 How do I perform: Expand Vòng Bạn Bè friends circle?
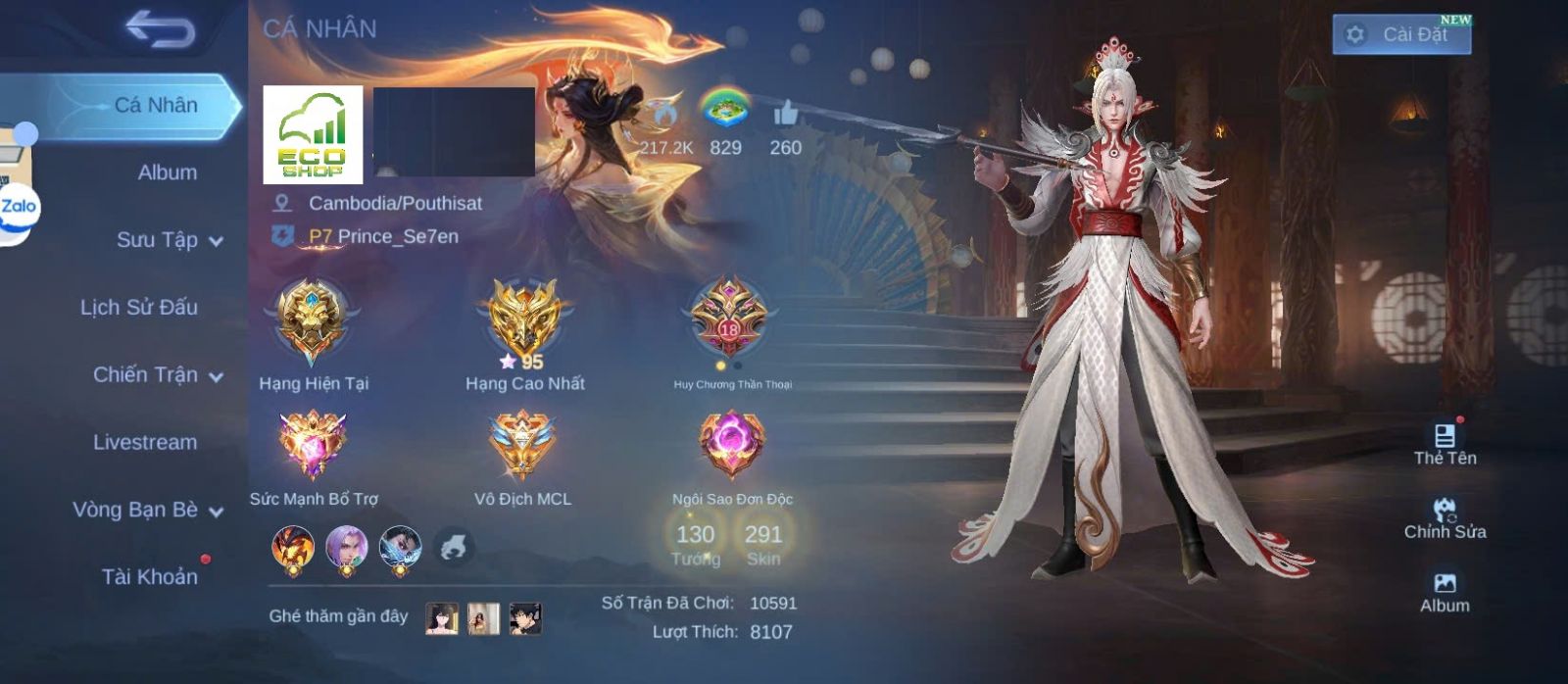pyautogui.click(x=147, y=511)
